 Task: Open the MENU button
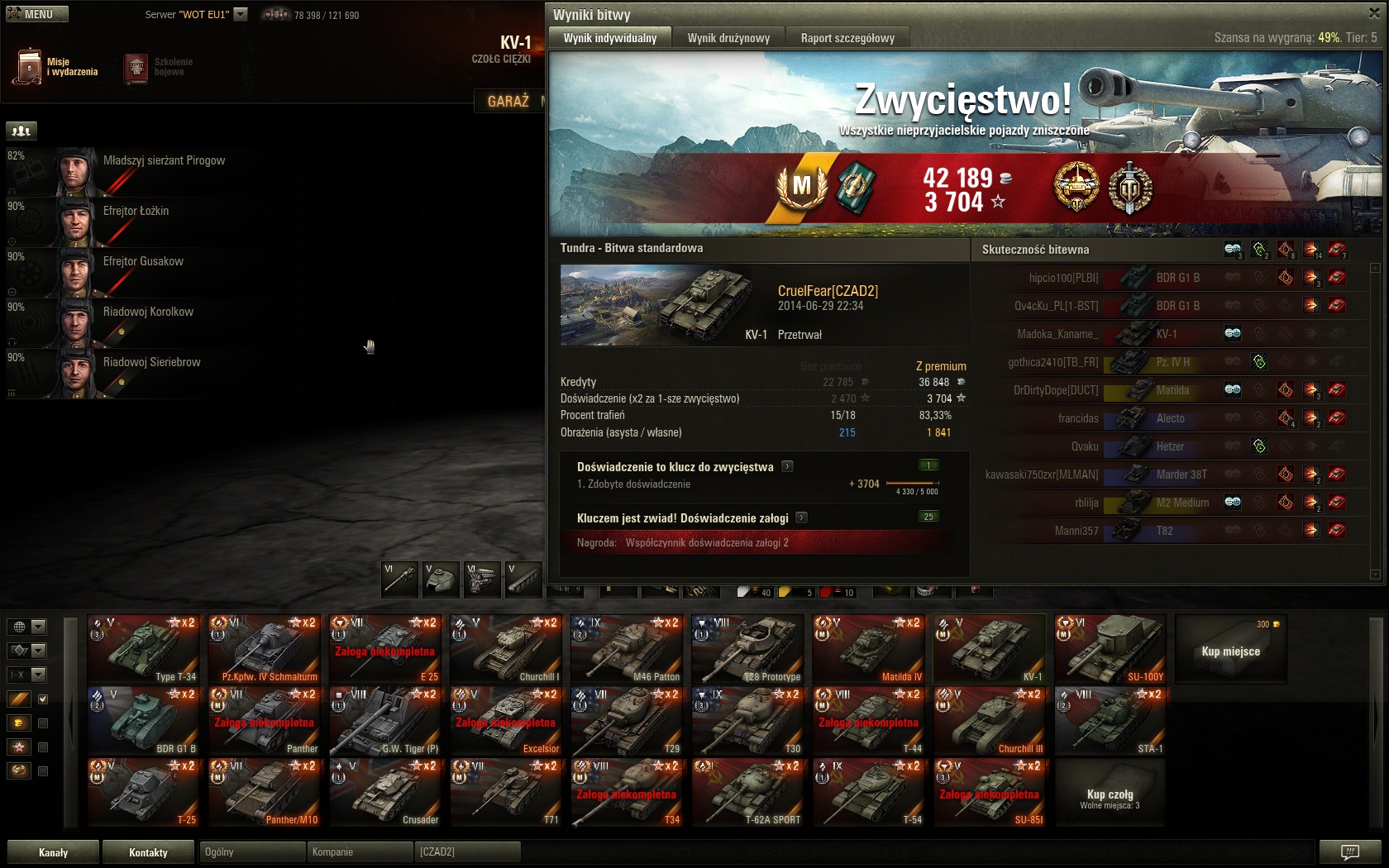37,14
